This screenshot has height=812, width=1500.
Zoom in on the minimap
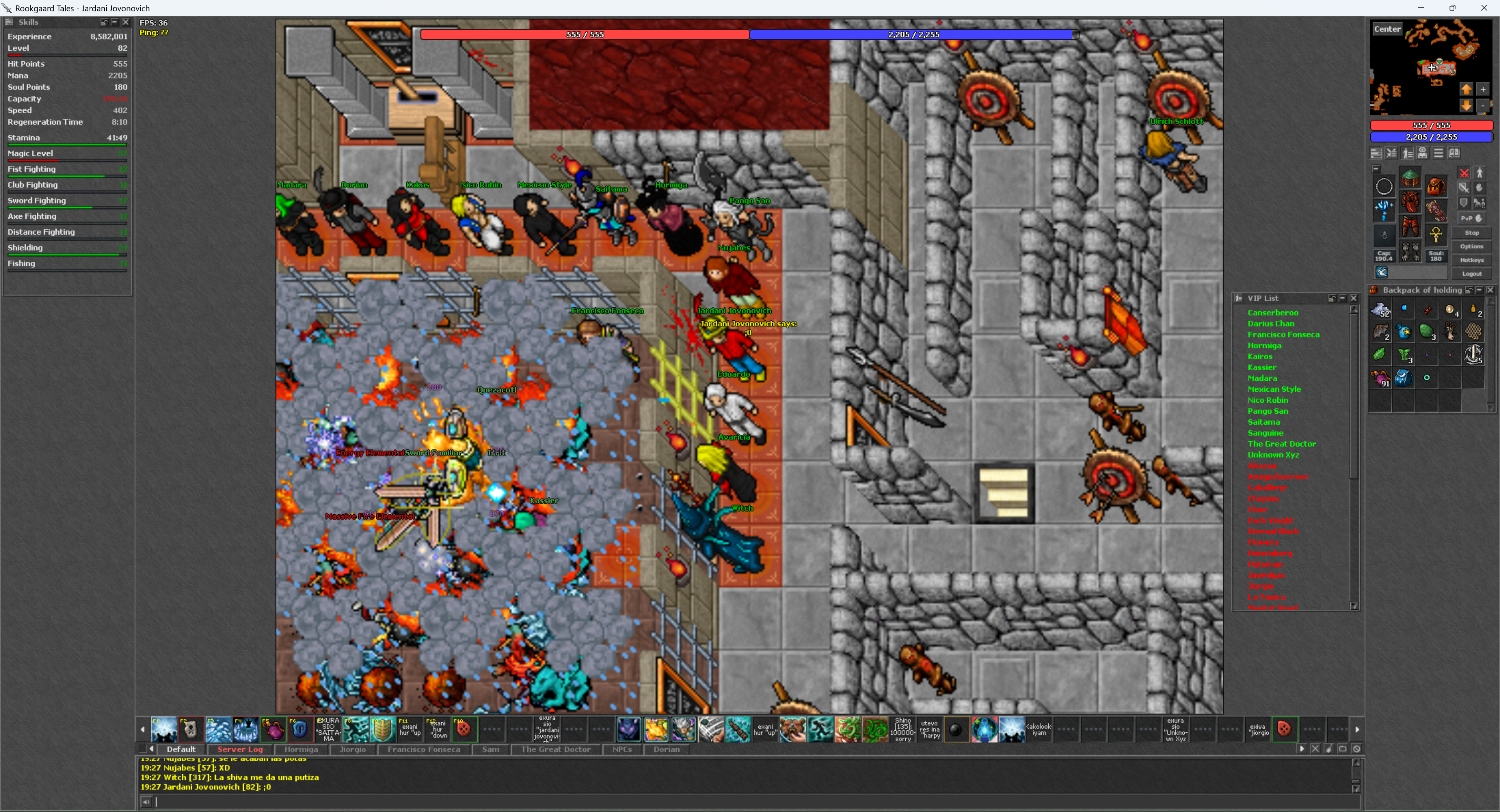coord(1482,89)
